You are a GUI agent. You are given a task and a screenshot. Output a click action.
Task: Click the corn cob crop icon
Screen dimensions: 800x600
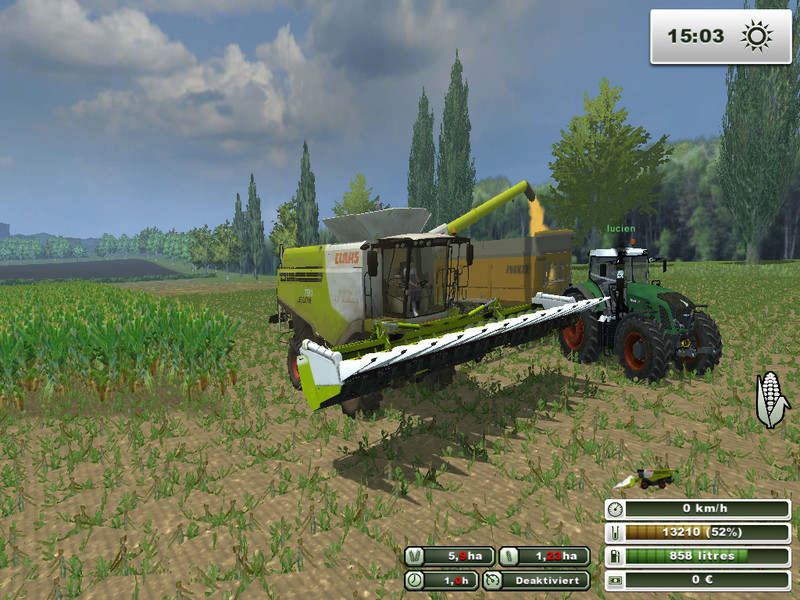pos(771,398)
